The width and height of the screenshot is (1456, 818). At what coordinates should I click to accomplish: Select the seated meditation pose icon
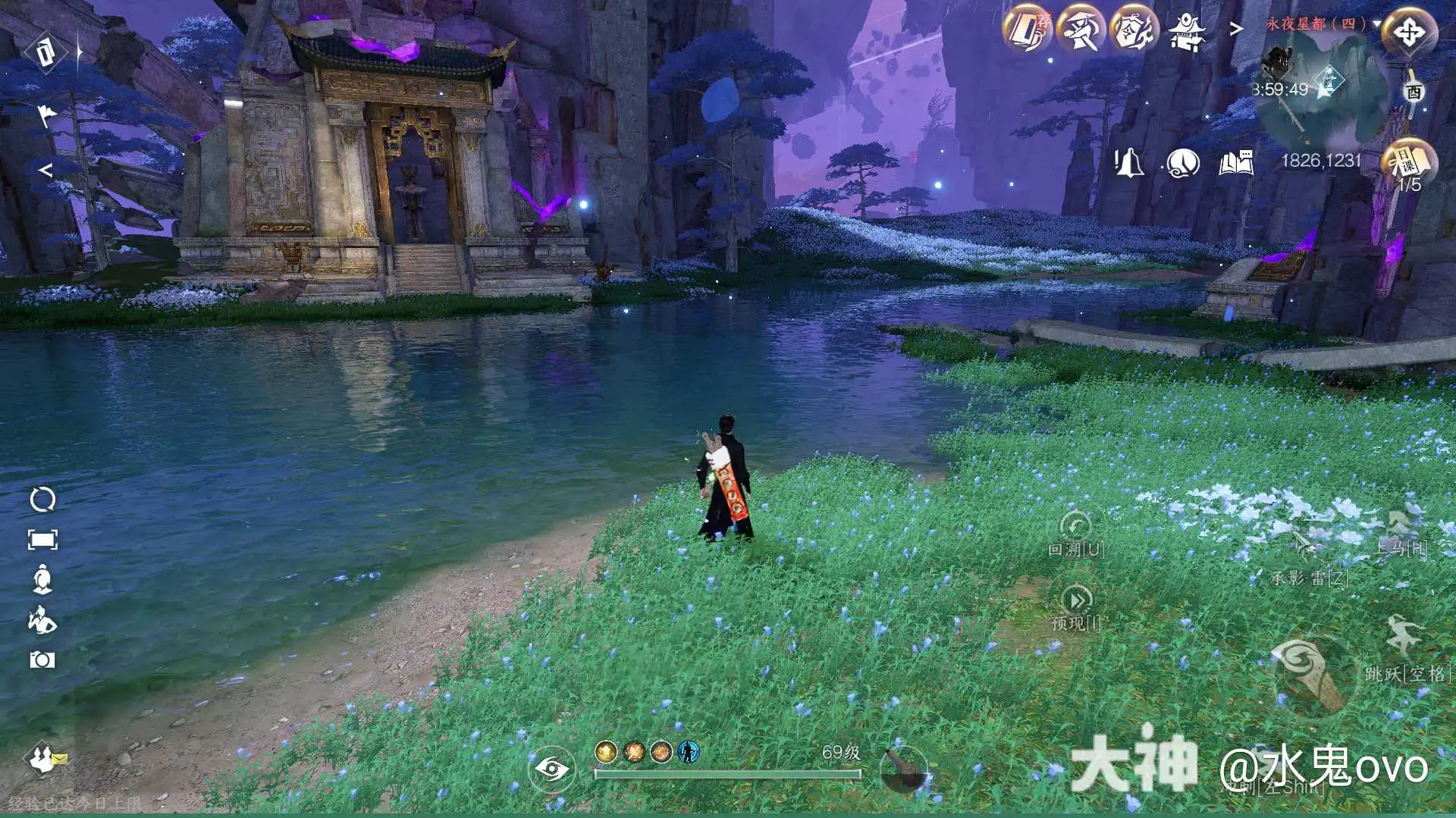point(42,579)
